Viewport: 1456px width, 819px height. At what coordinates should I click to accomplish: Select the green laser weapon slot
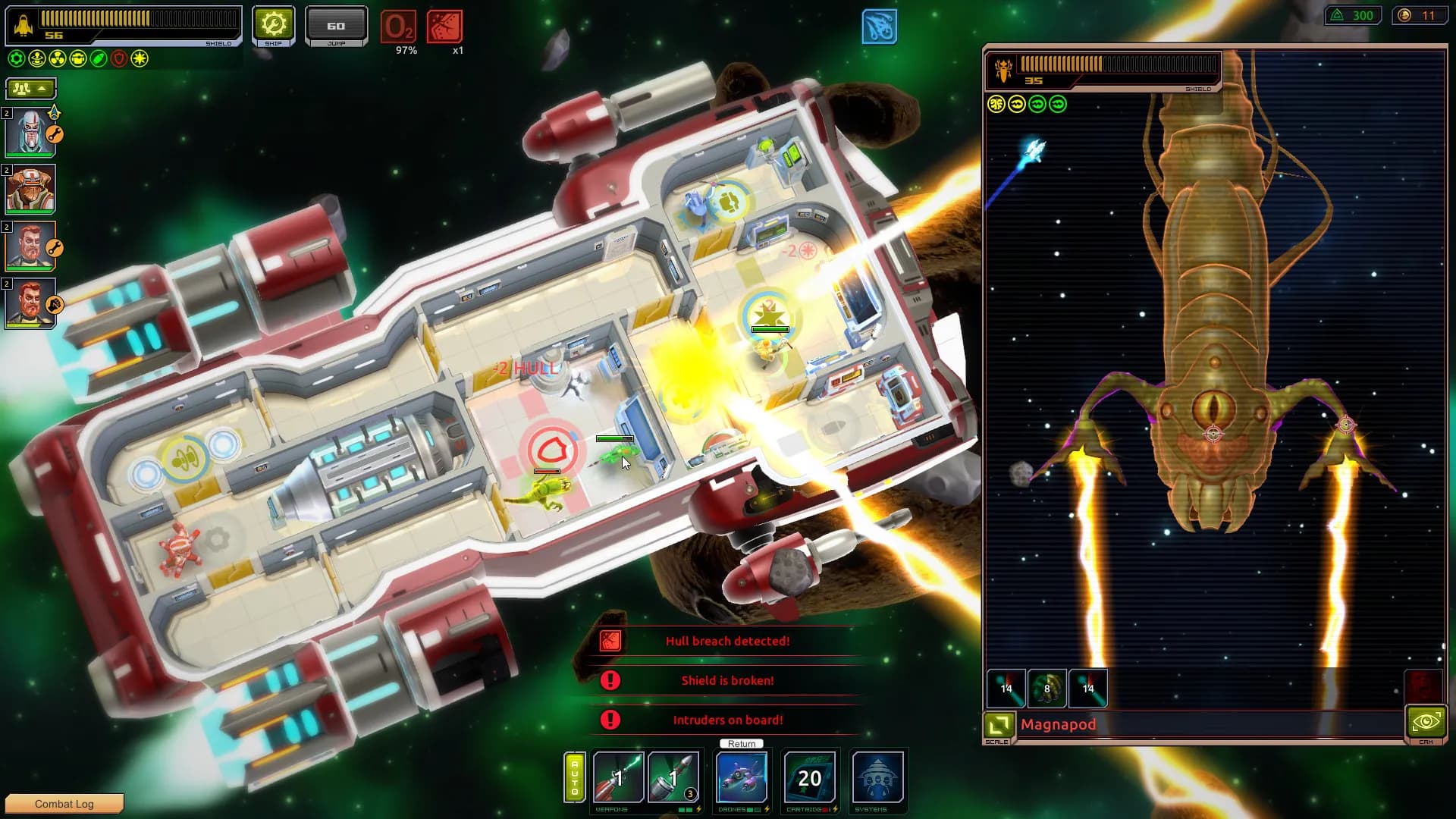coord(618,777)
